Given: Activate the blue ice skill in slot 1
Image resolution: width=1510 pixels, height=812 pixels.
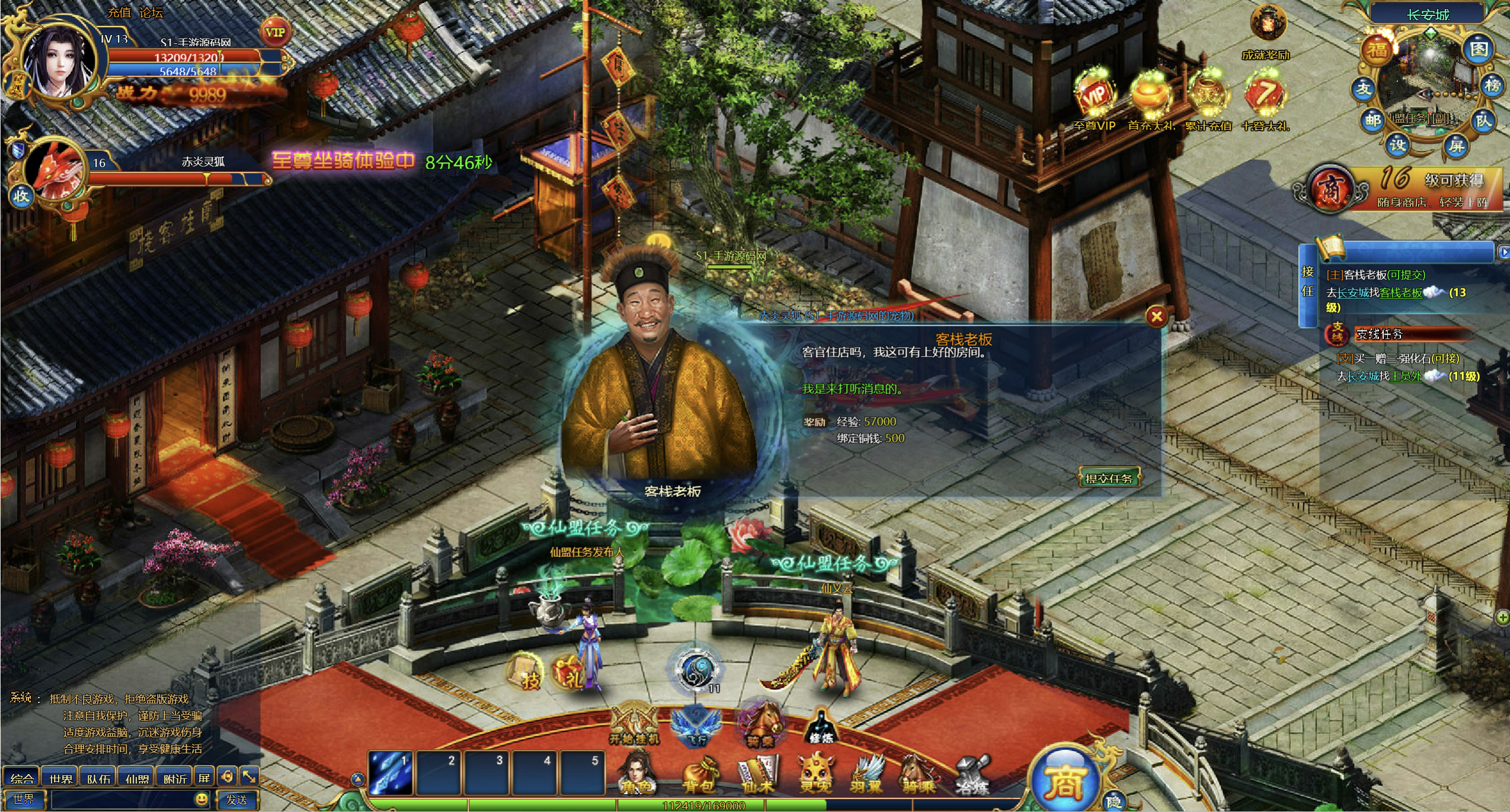Looking at the screenshot, I should click(391, 772).
